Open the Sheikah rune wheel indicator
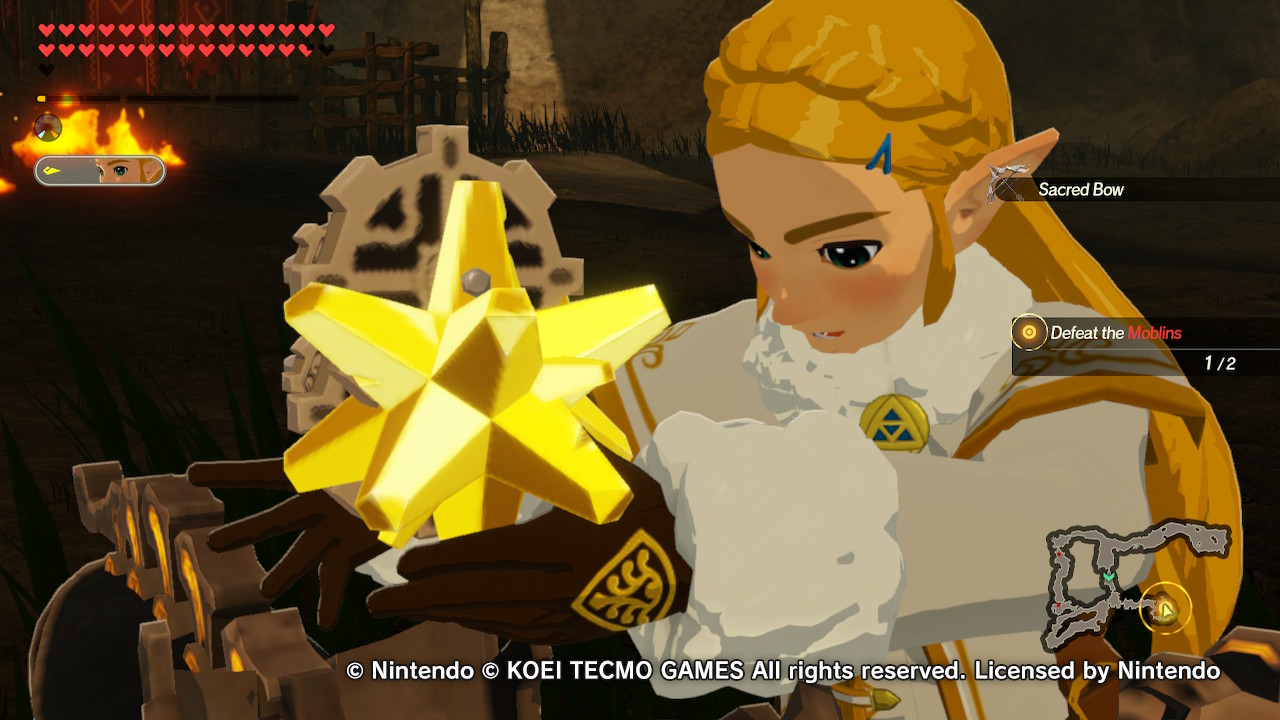The image size is (1280, 720). (48, 126)
